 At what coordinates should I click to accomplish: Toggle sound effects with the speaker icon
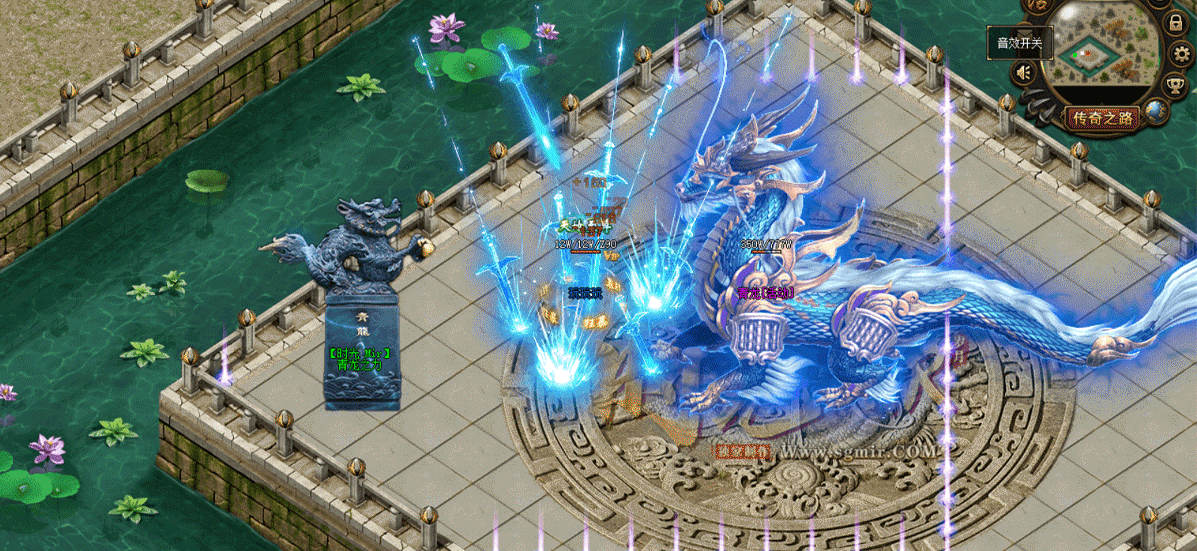pos(1023,72)
